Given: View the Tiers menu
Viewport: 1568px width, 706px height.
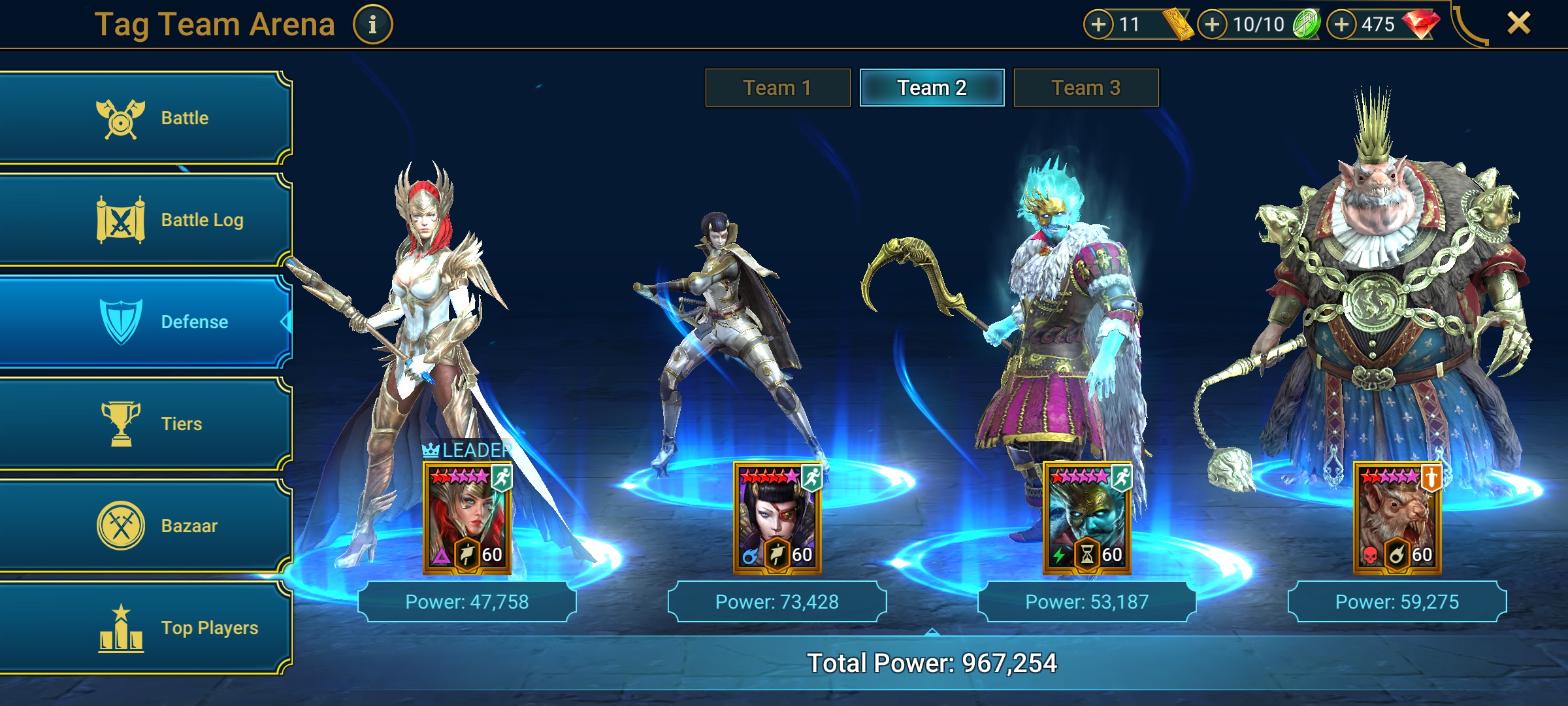Looking at the screenshot, I should [145, 424].
